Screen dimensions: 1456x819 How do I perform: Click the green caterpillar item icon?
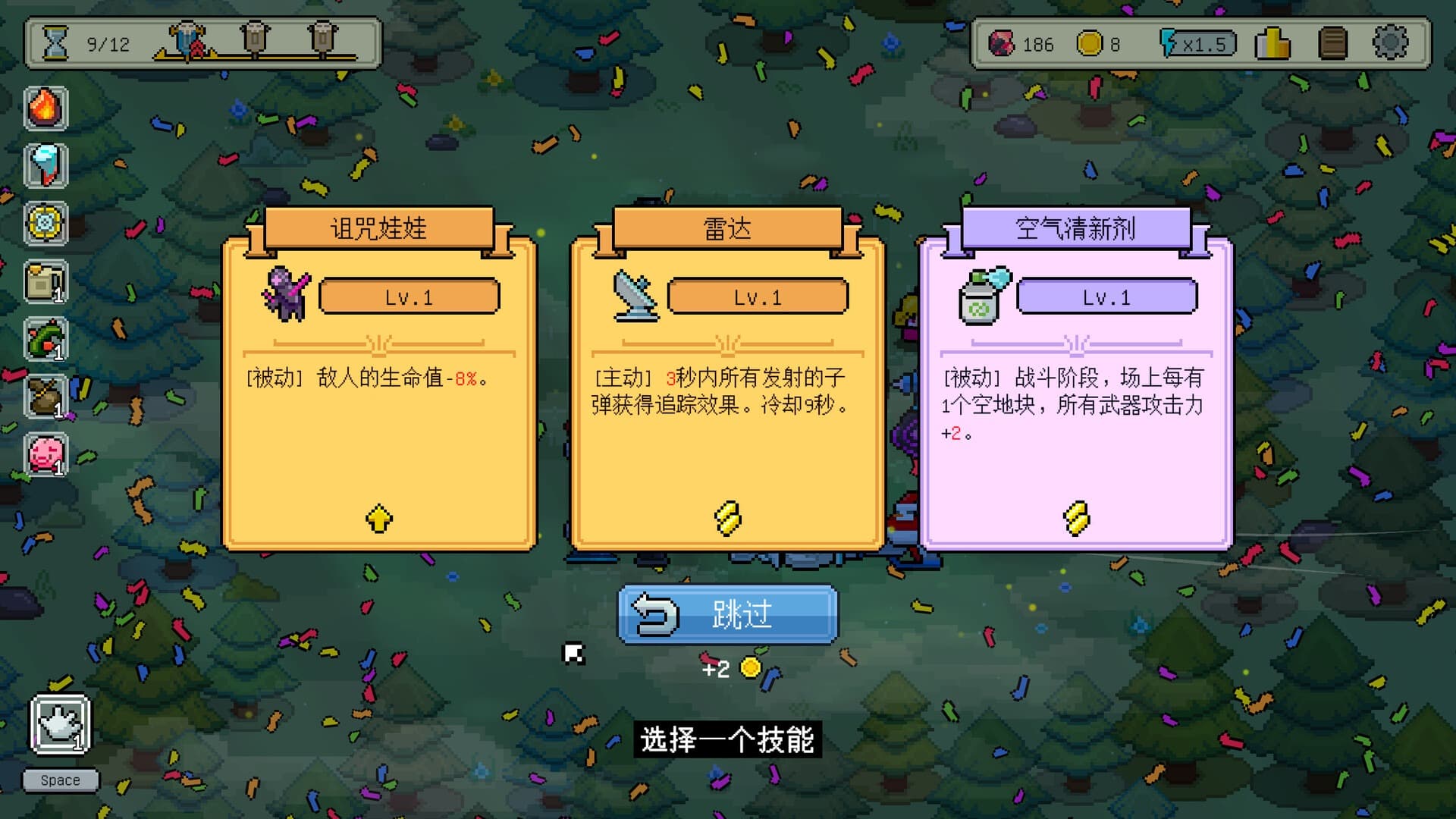(46, 340)
